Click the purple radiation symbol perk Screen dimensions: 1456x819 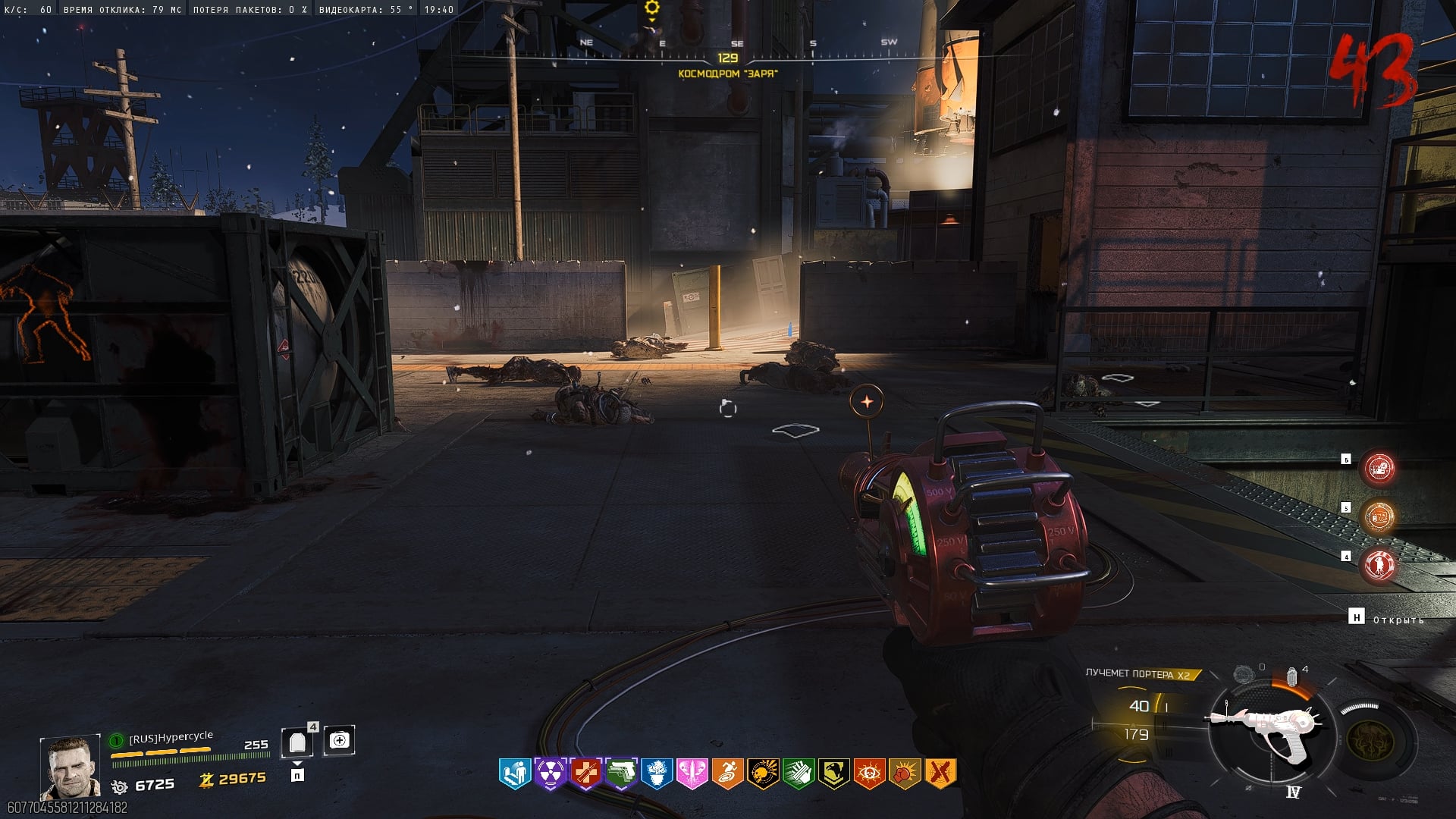pyautogui.click(x=551, y=773)
